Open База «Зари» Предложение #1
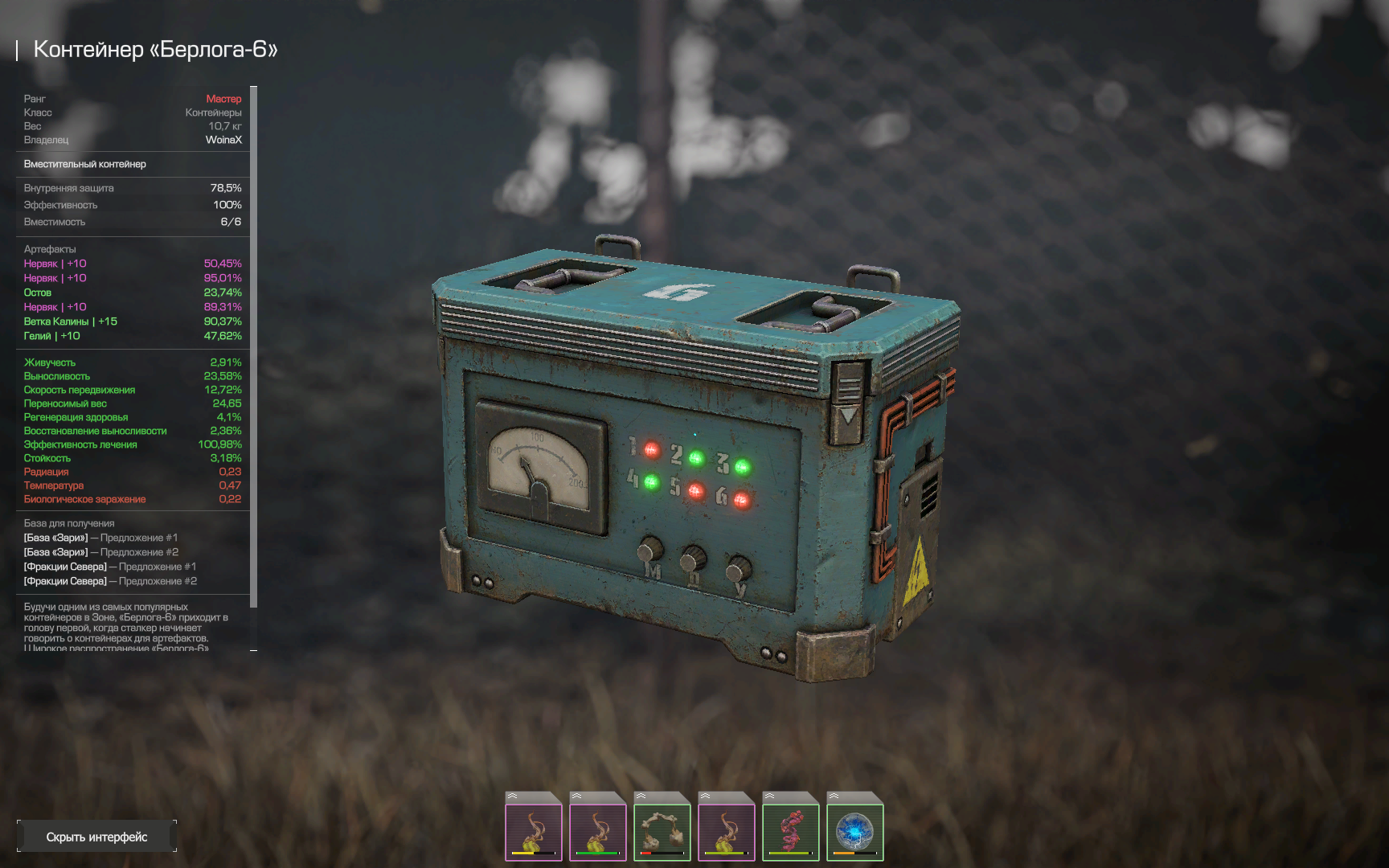 pyautogui.click(x=101, y=538)
